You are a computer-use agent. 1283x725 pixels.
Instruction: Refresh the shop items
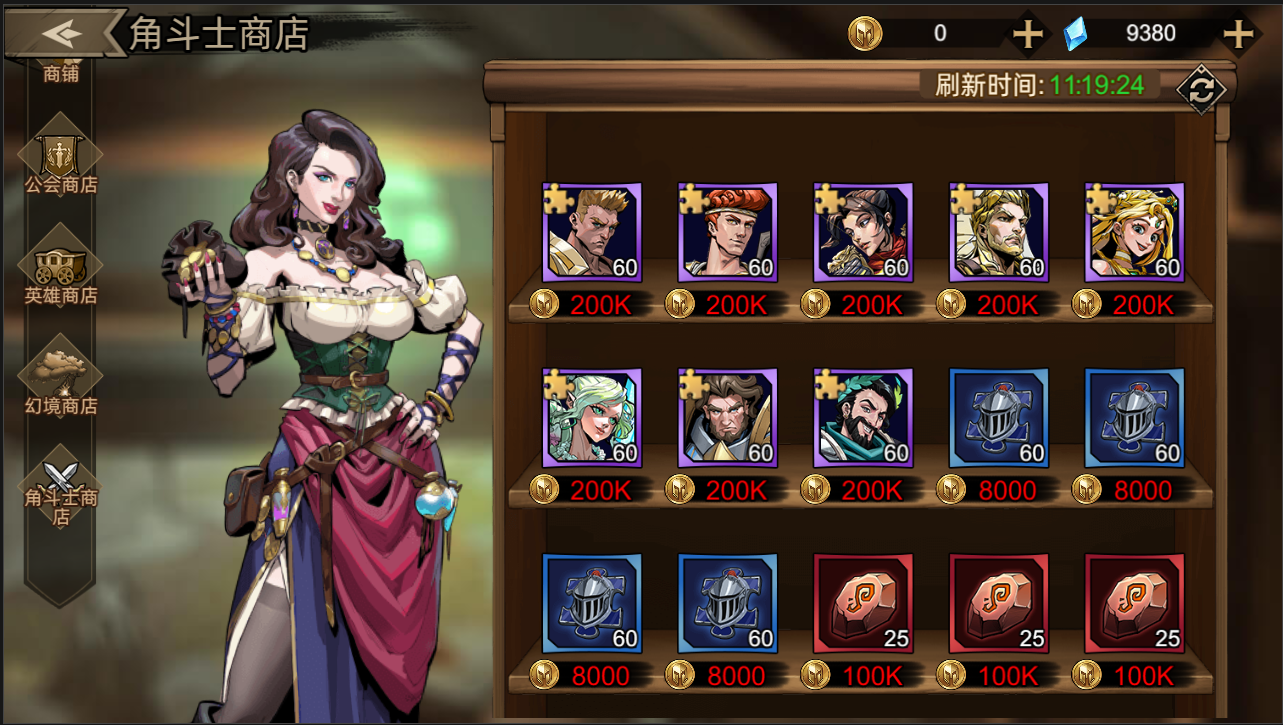(x=1201, y=89)
